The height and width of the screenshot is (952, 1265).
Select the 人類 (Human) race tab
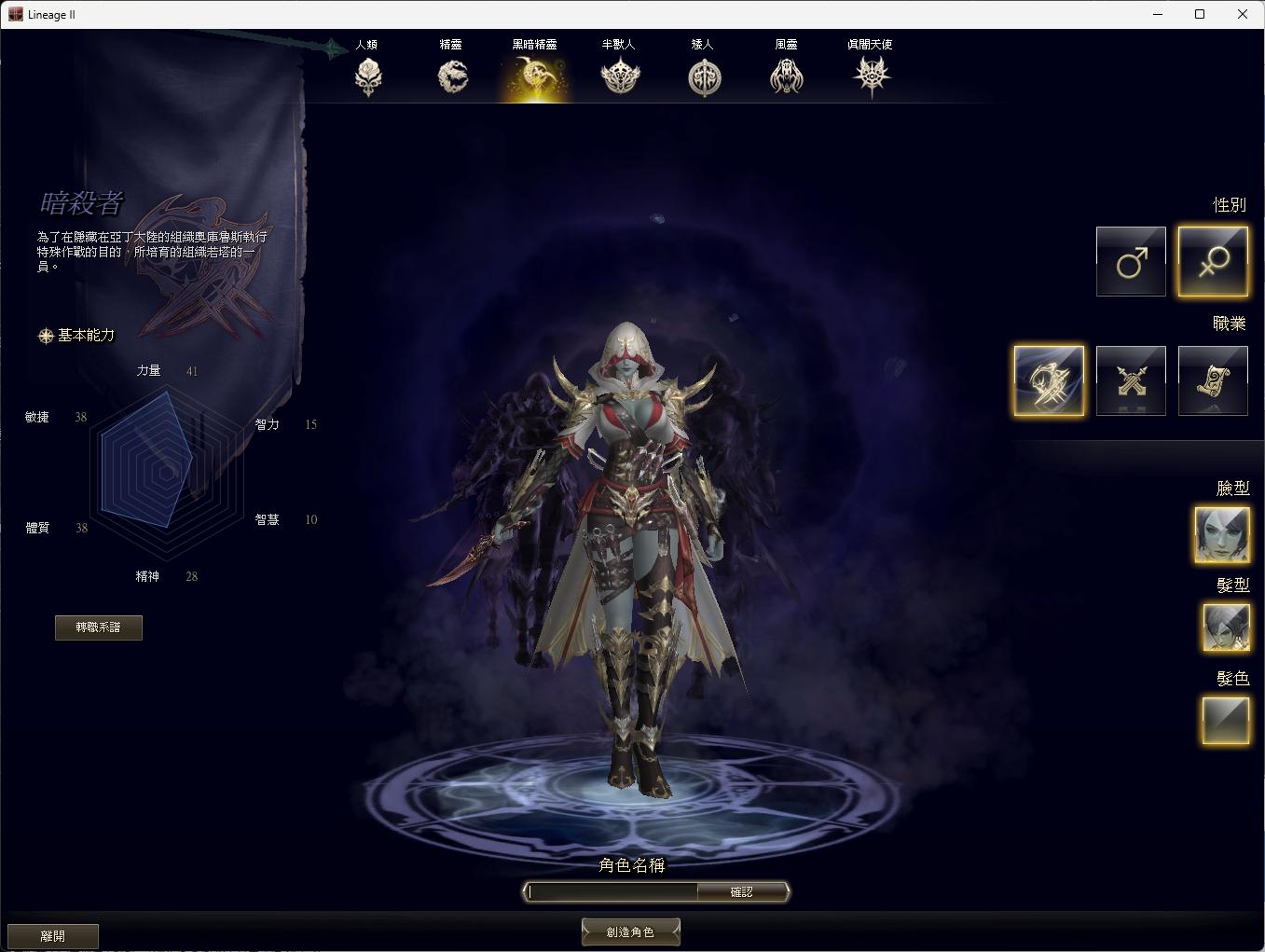(368, 75)
